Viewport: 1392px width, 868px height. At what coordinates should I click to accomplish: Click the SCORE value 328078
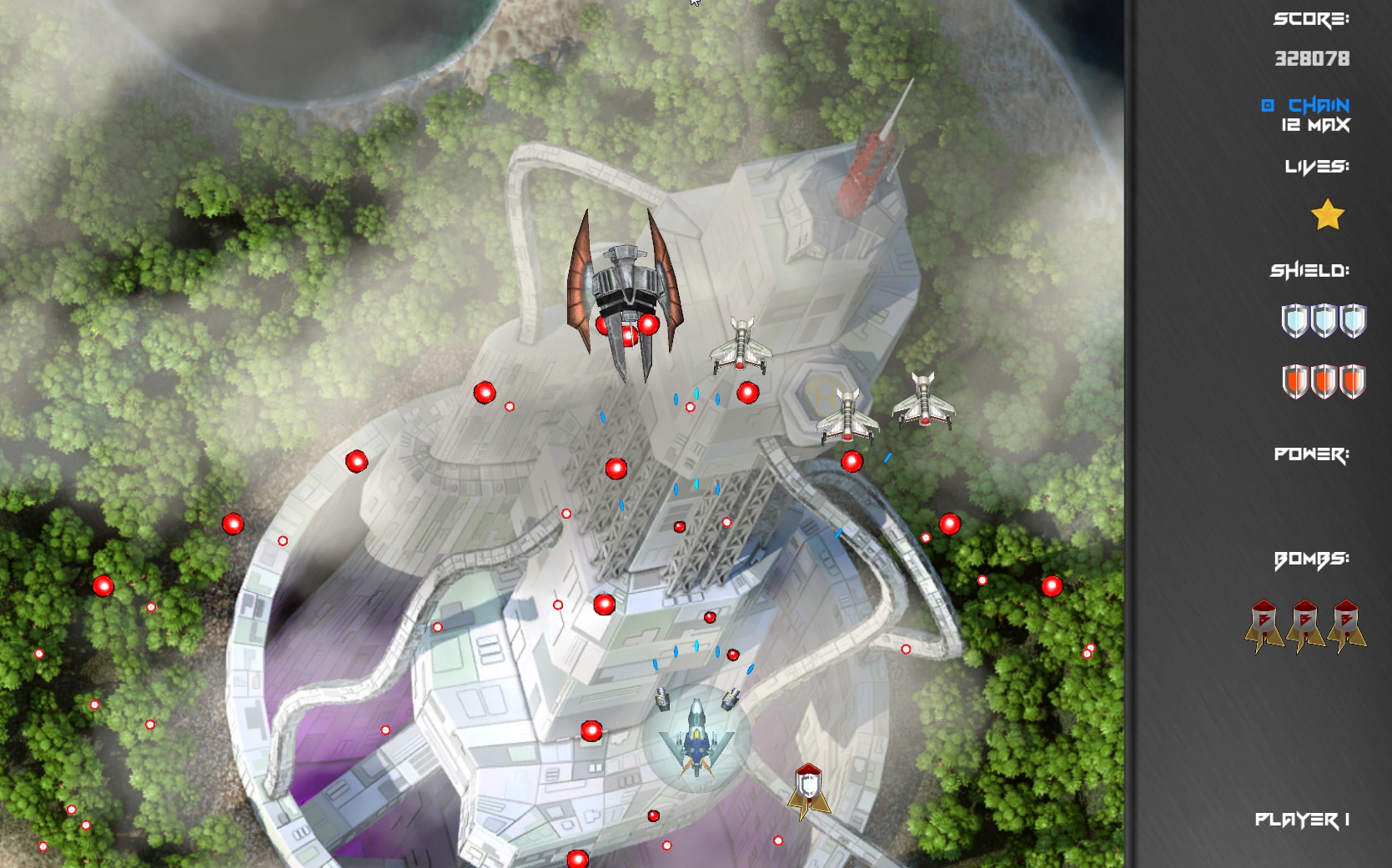tap(1311, 58)
